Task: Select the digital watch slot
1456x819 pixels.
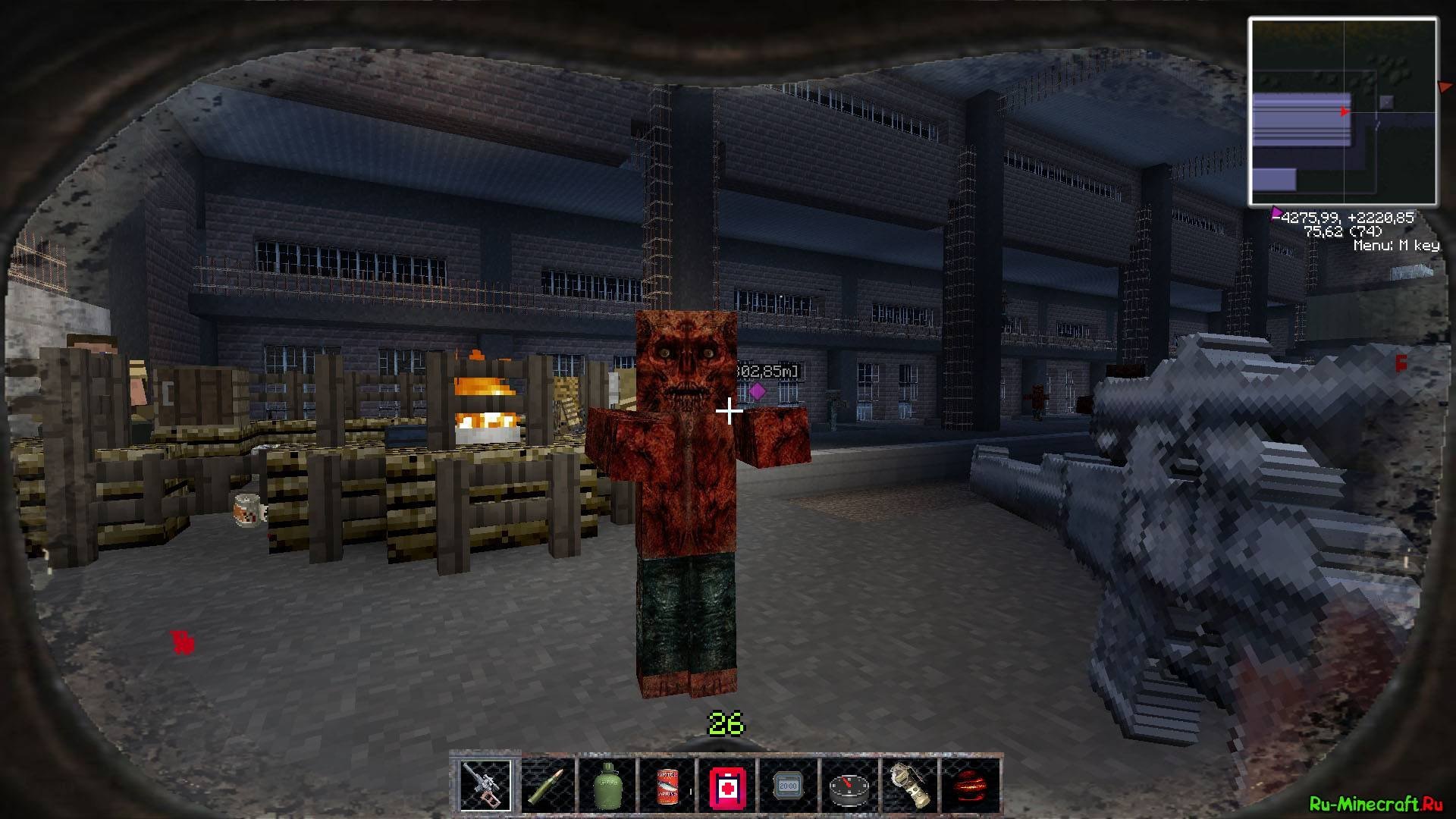Action: (788, 786)
